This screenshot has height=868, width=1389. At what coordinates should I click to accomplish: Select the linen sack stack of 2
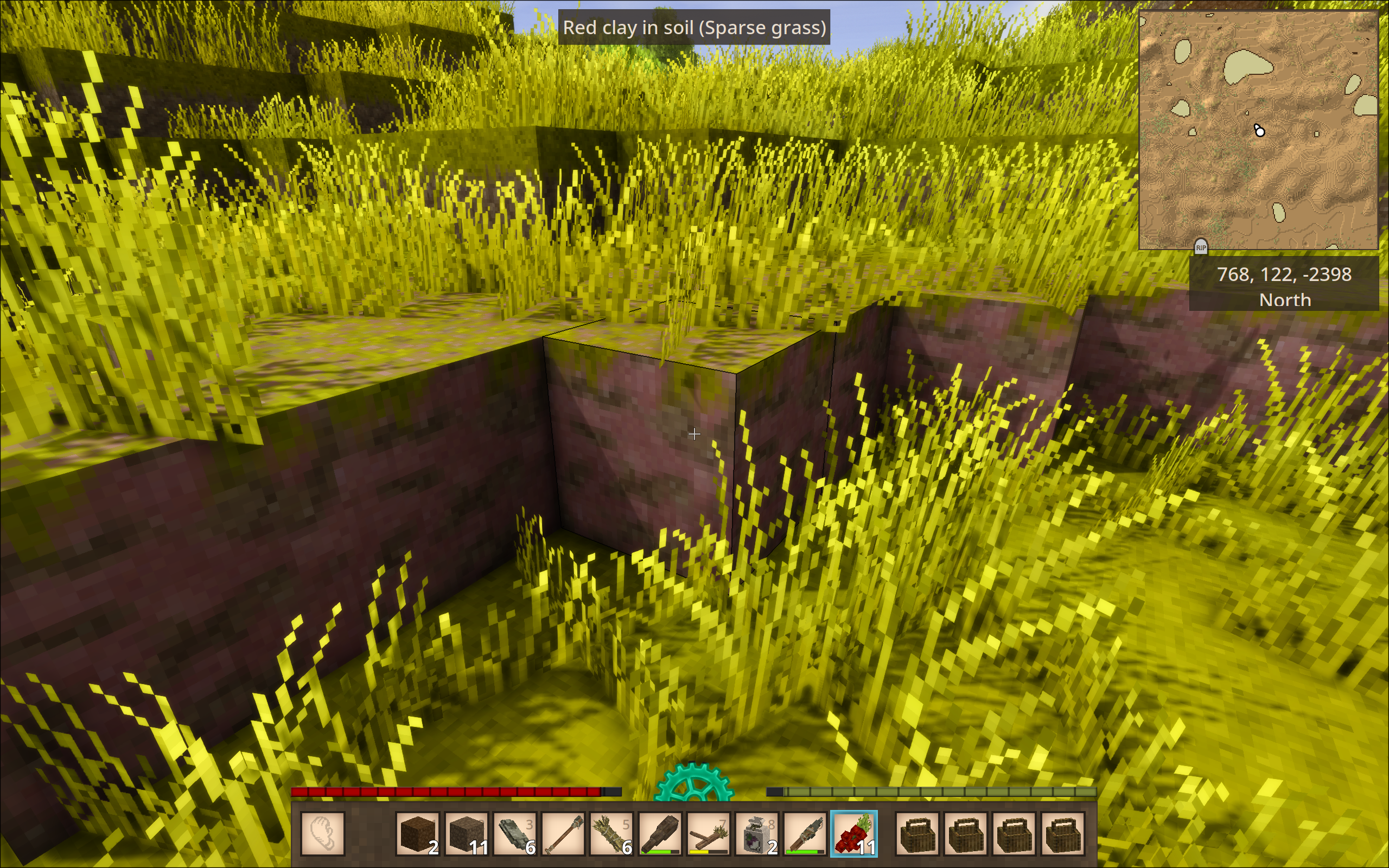point(756,833)
